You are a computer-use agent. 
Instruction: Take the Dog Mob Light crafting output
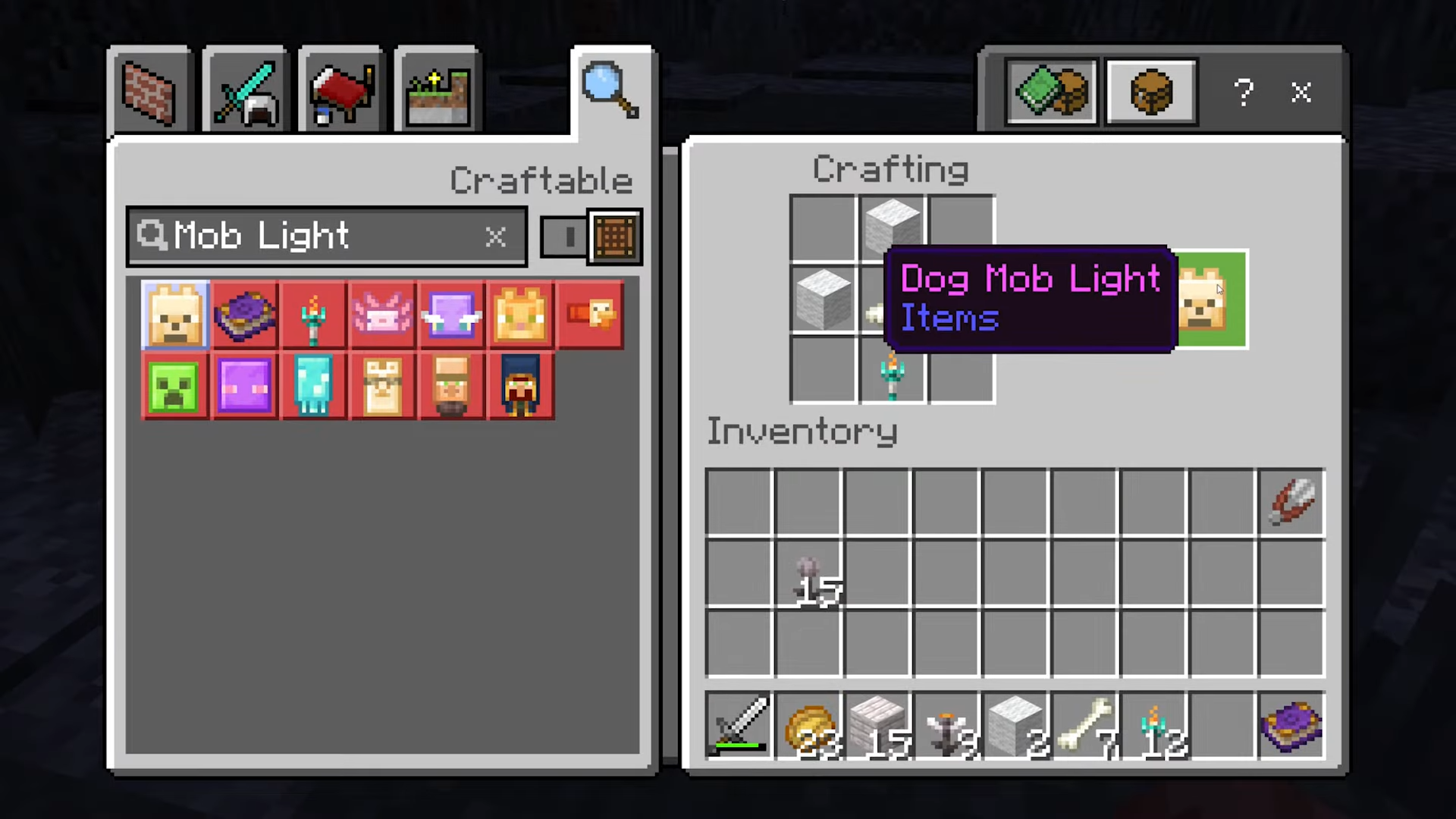(1211, 300)
